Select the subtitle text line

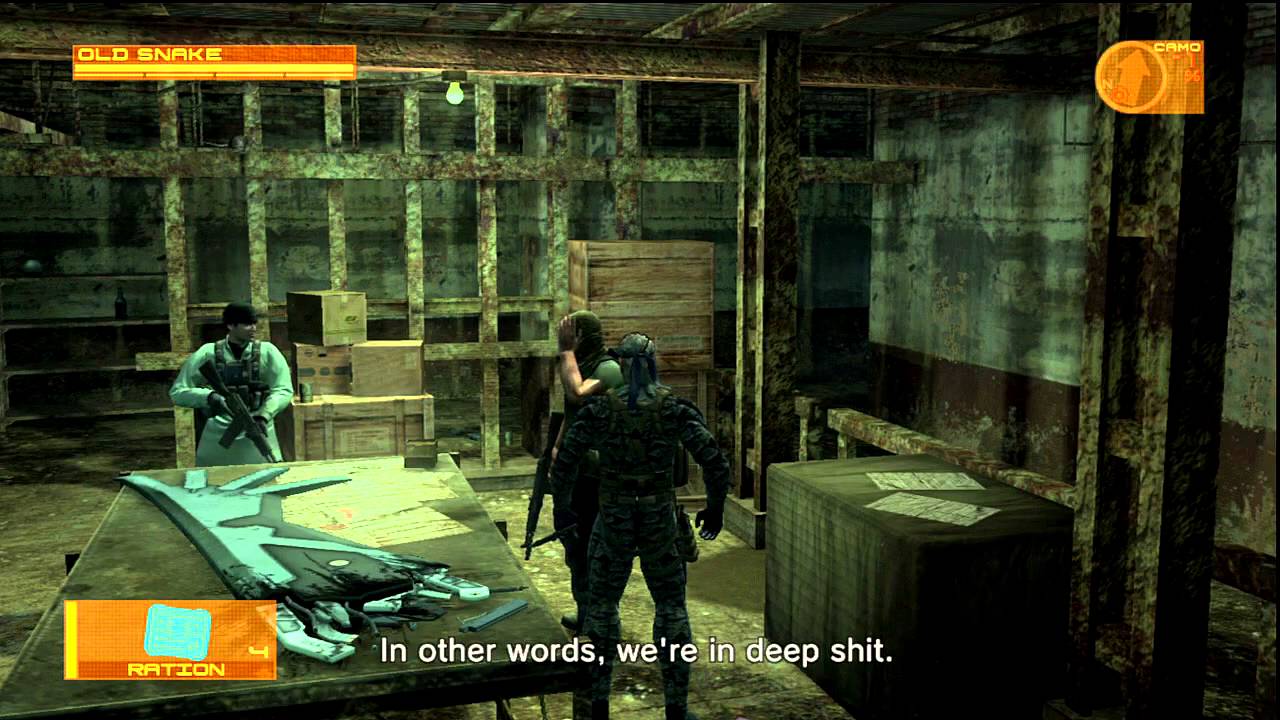(x=637, y=650)
